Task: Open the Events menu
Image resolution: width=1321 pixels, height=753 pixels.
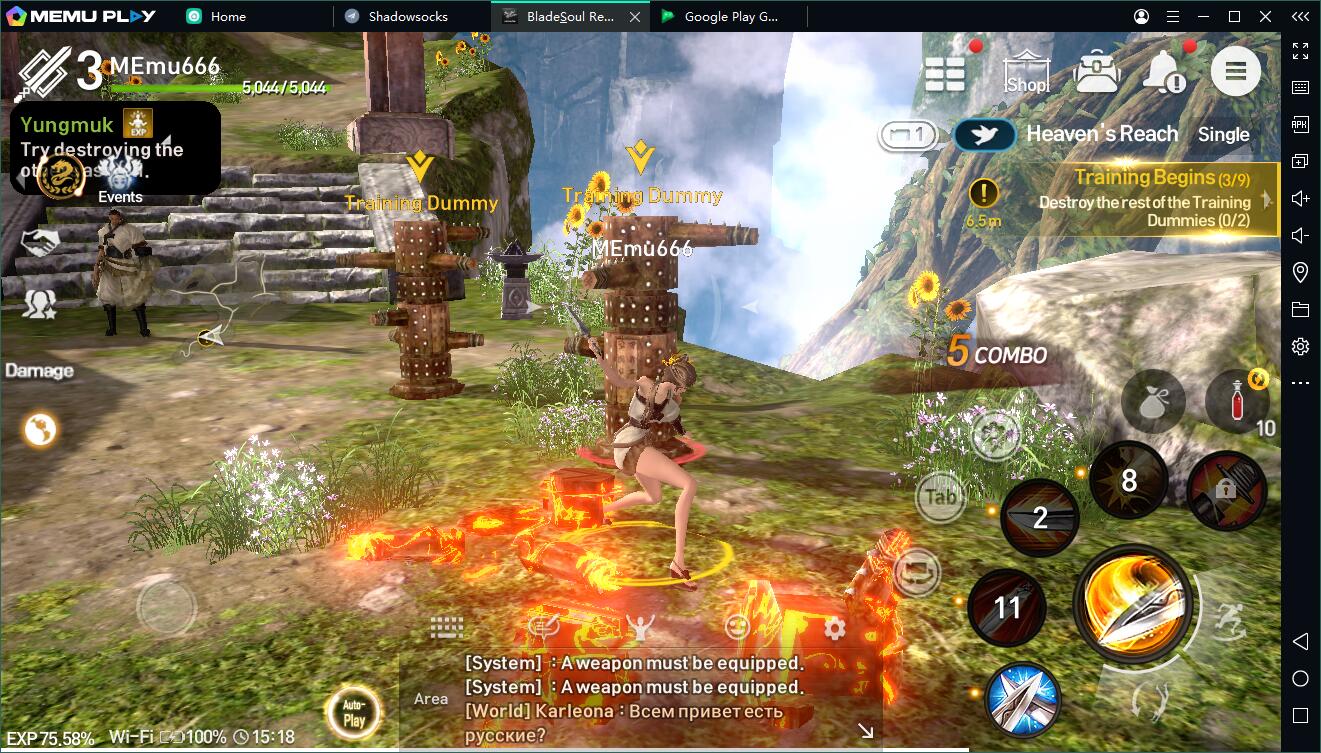Action: coord(120,180)
